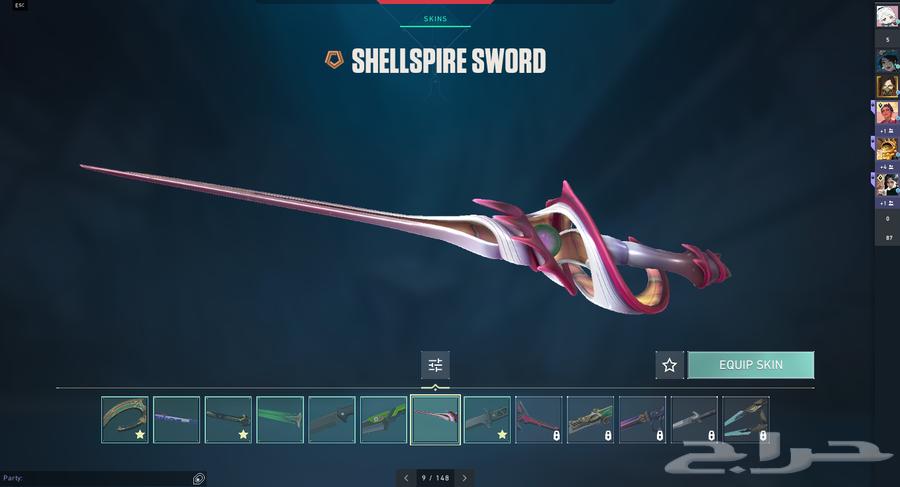This screenshot has width=900, height=487.
Task: Select the bright green blade skin thumbnail
Action: (x=280, y=419)
